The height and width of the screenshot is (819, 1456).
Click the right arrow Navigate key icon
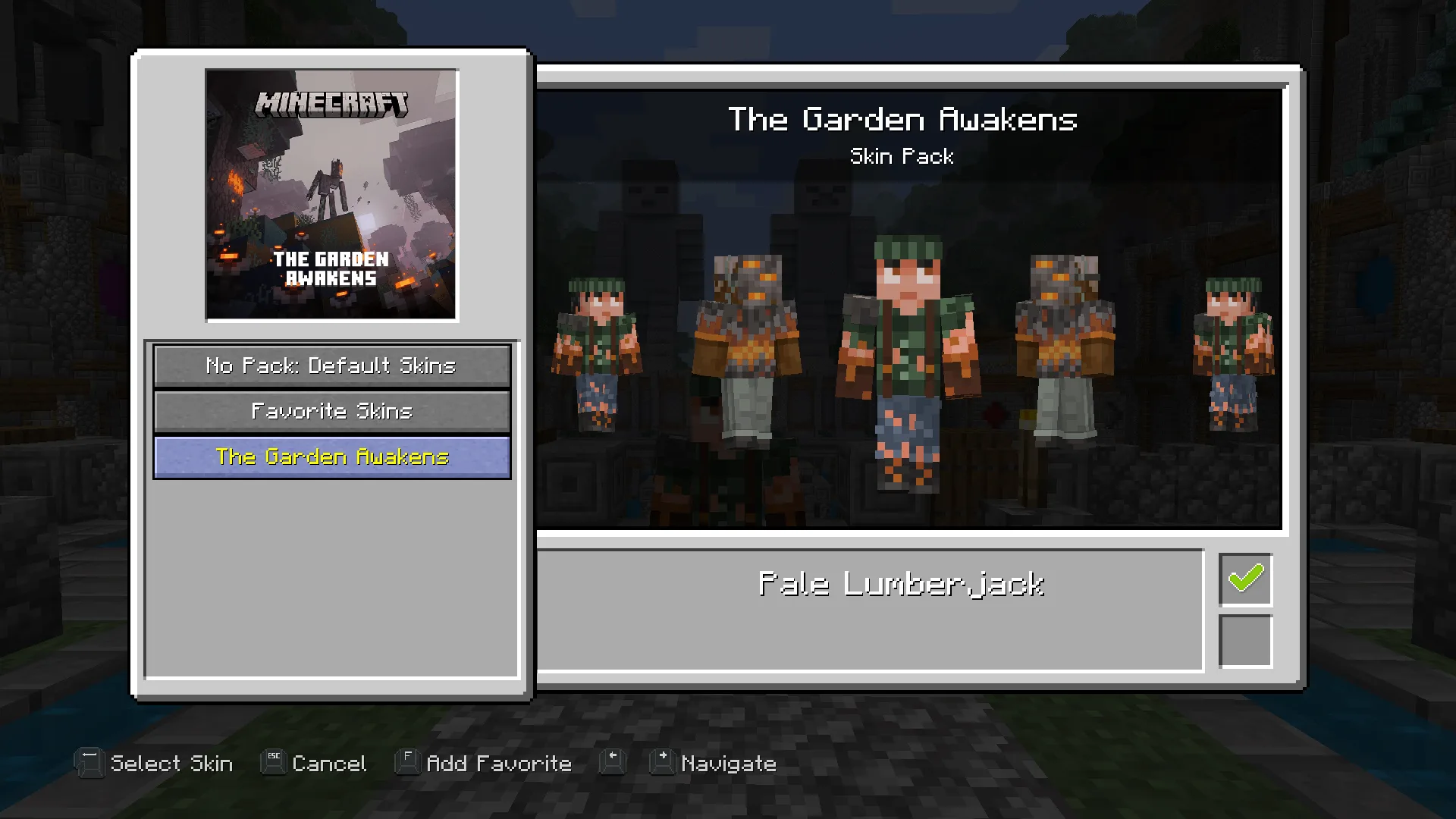pyautogui.click(x=661, y=763)
